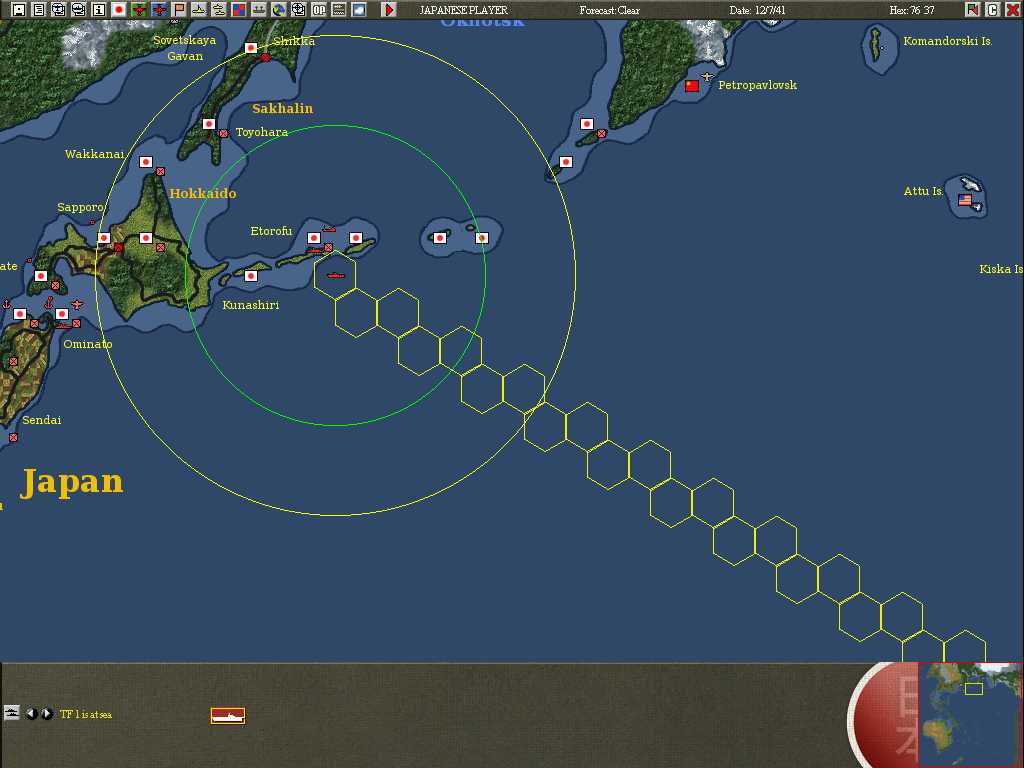Click the C button in the top bar
The image size is (1024, 768).
993,10
